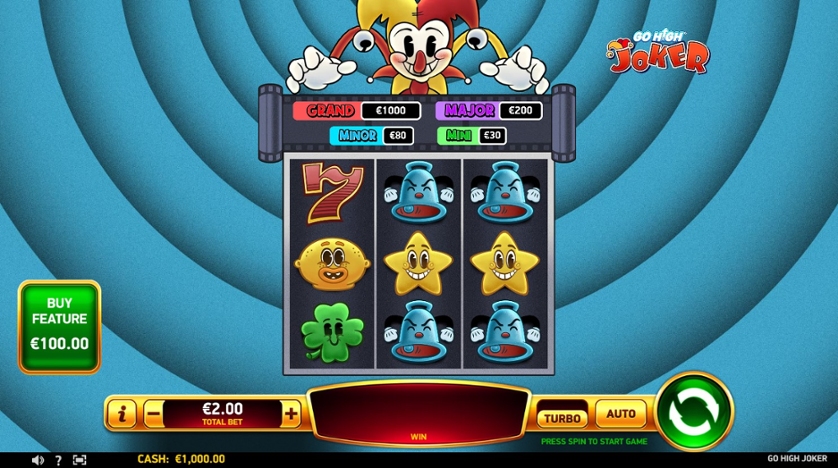The height and width of the screenshot is (468, 838).
Task: Spin the reels with the green button
Action: [694, 411]
